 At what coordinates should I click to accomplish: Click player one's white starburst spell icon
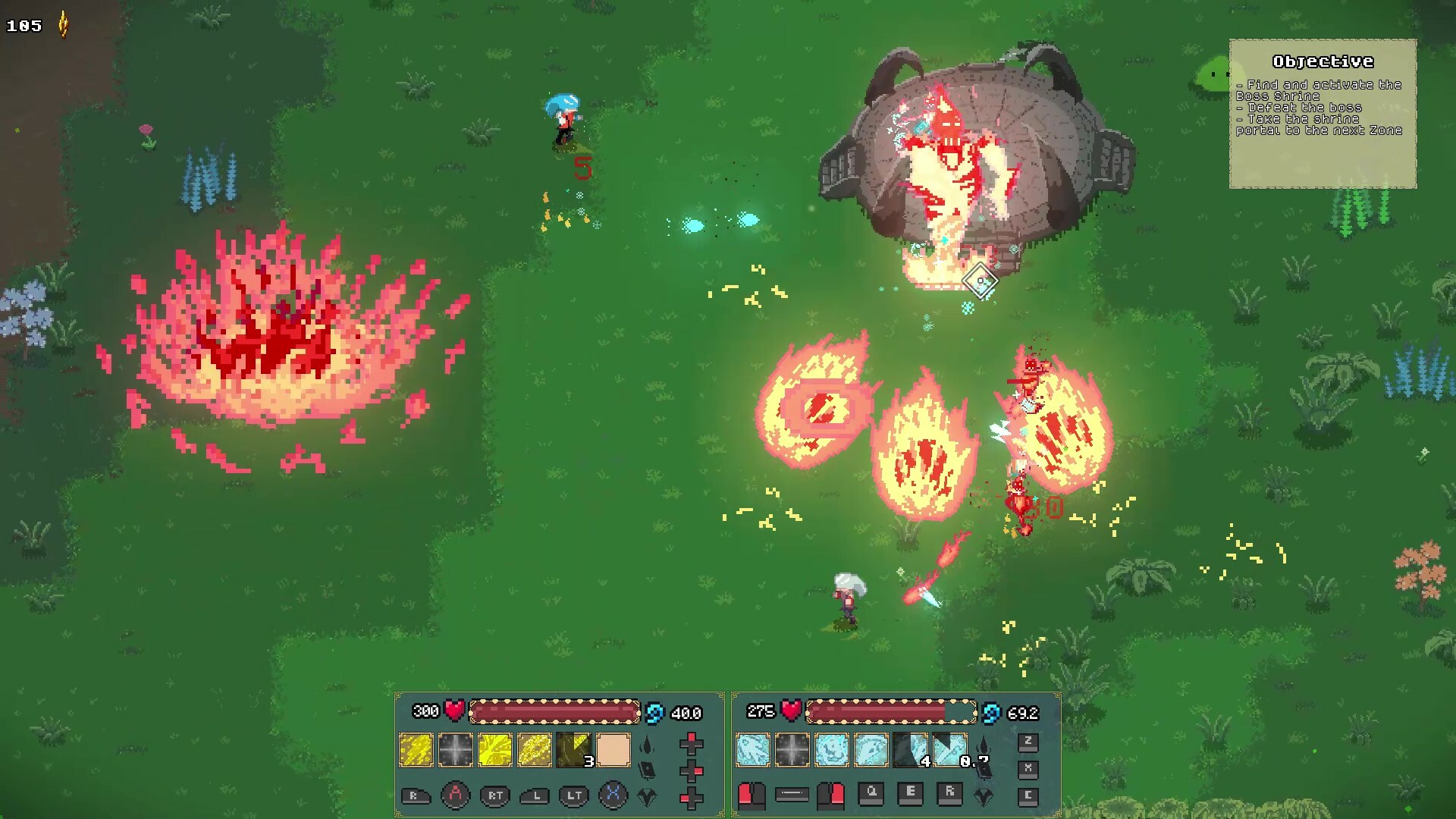click(455, 749)
